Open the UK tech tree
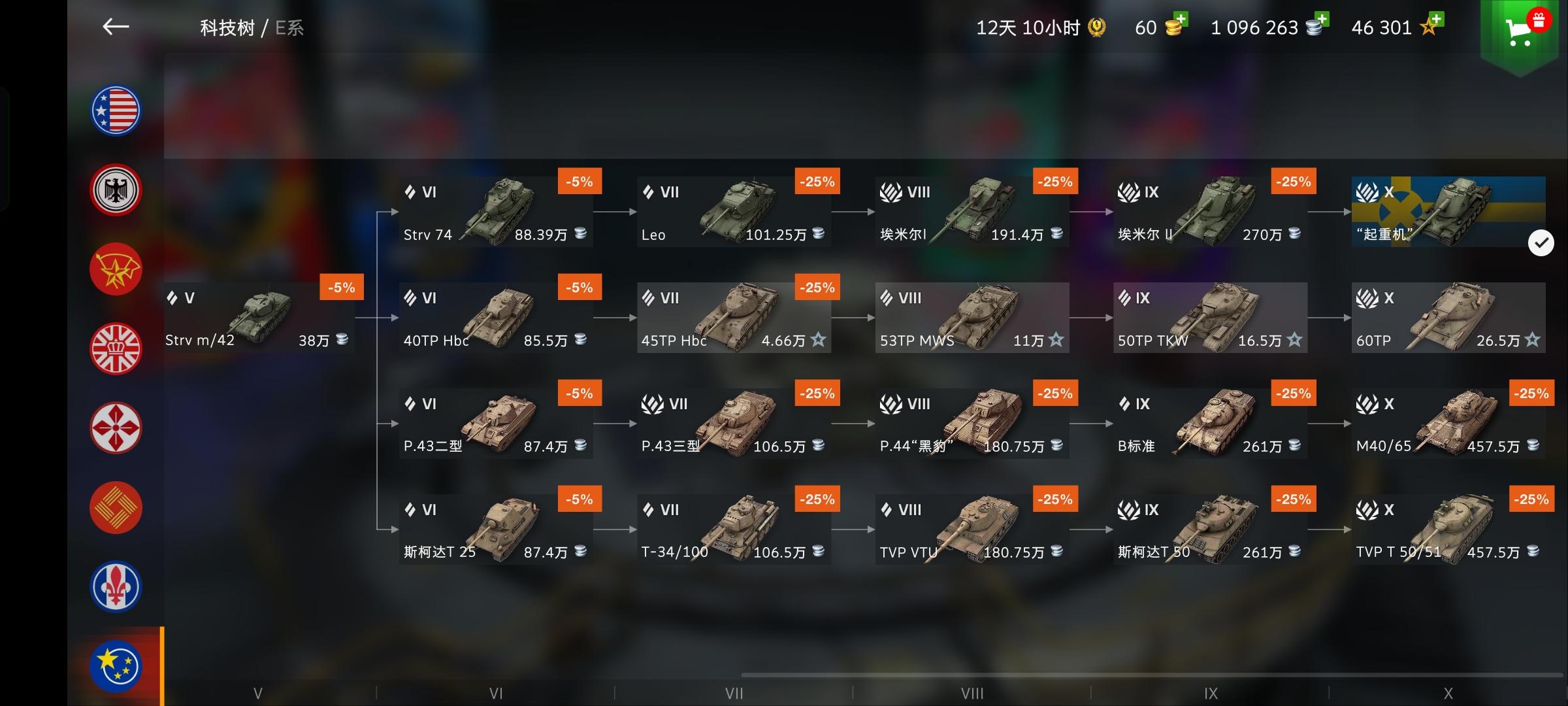This screenshot has height=706, width=1568. click(115, 349)
